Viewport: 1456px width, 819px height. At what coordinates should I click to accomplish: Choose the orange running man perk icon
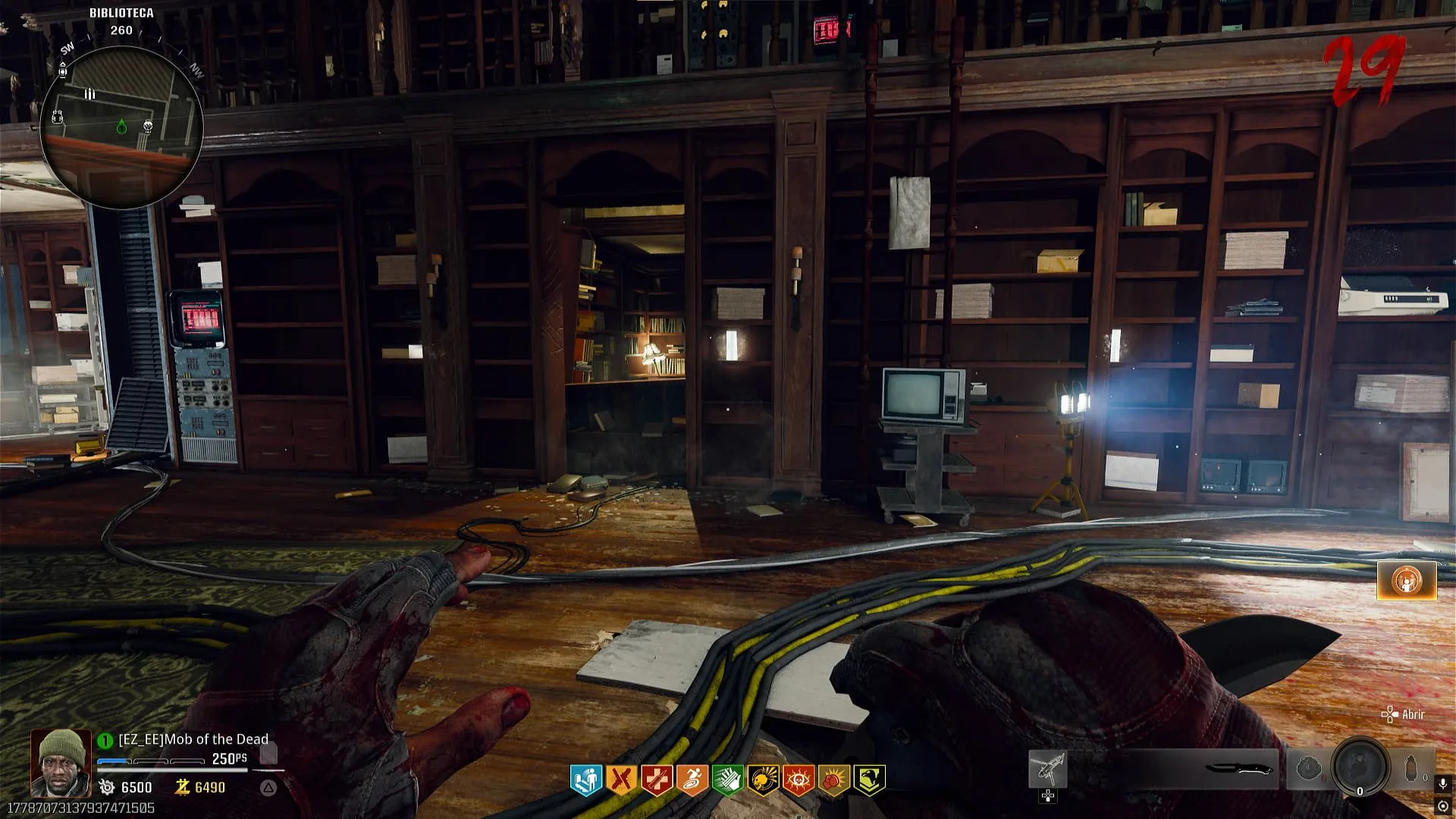click(692, 779)
